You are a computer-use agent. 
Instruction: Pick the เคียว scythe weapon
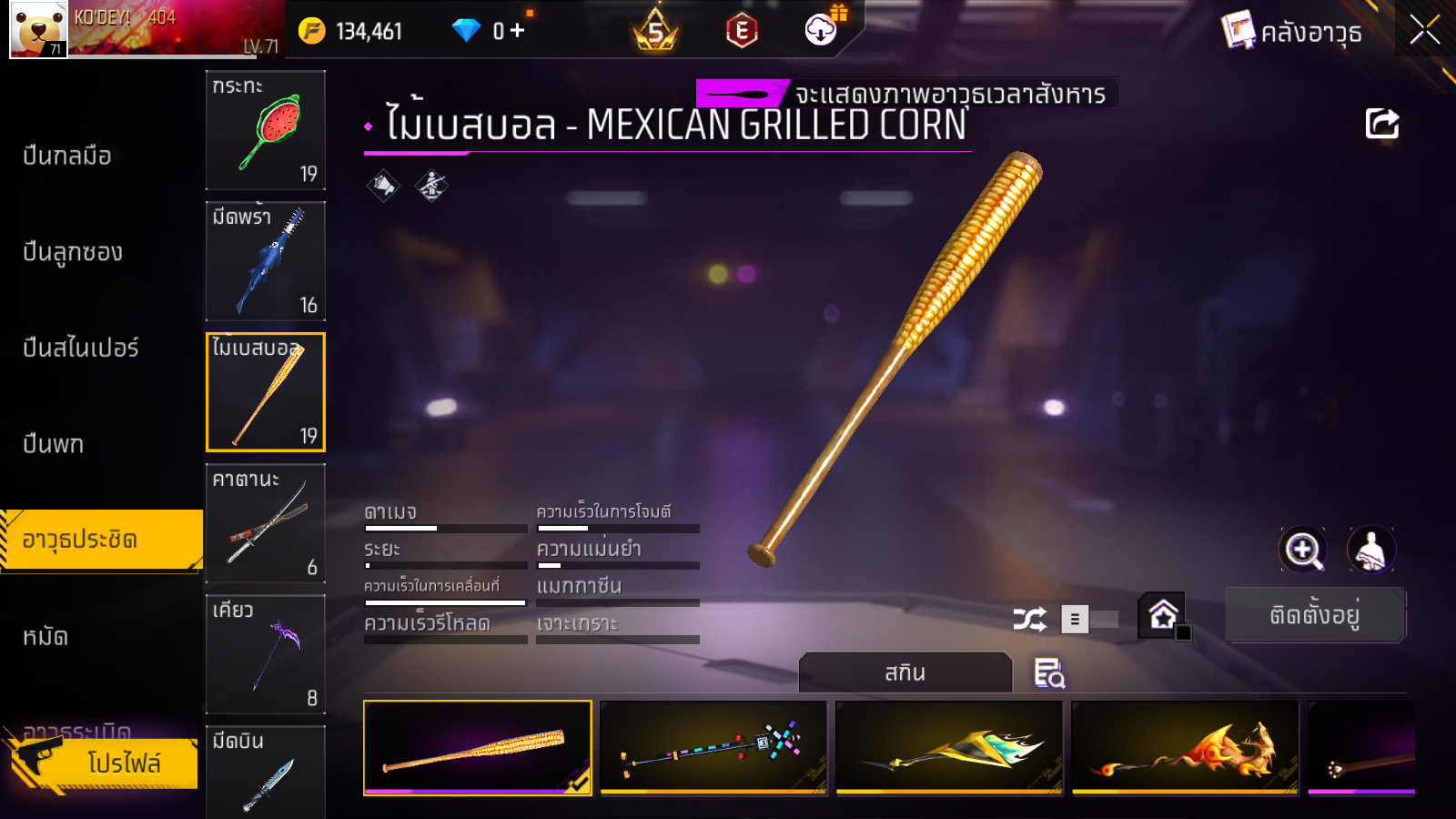pyautogui.click(x=265, y=654)
